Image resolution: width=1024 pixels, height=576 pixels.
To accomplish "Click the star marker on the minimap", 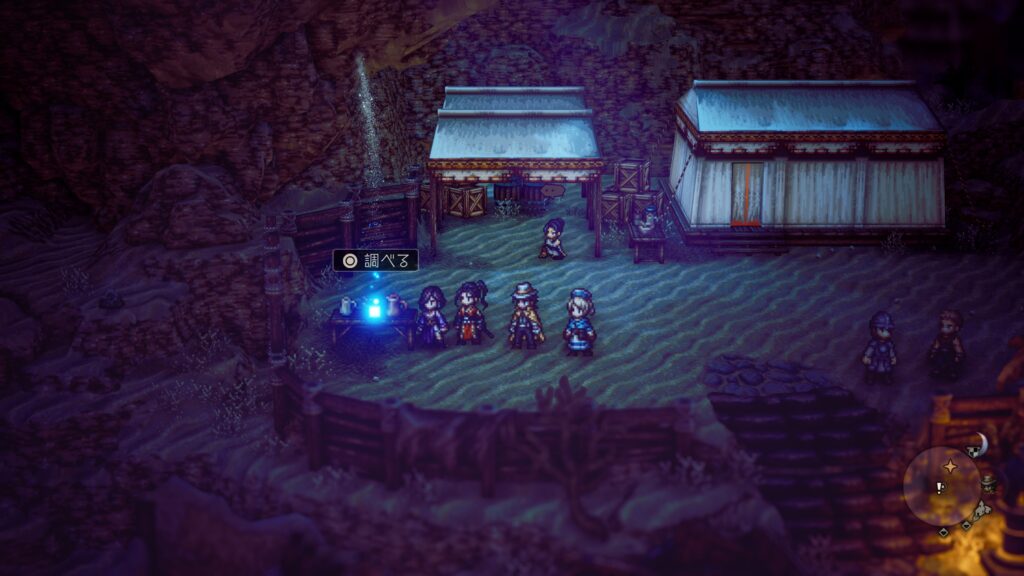I will coord(949,467).
